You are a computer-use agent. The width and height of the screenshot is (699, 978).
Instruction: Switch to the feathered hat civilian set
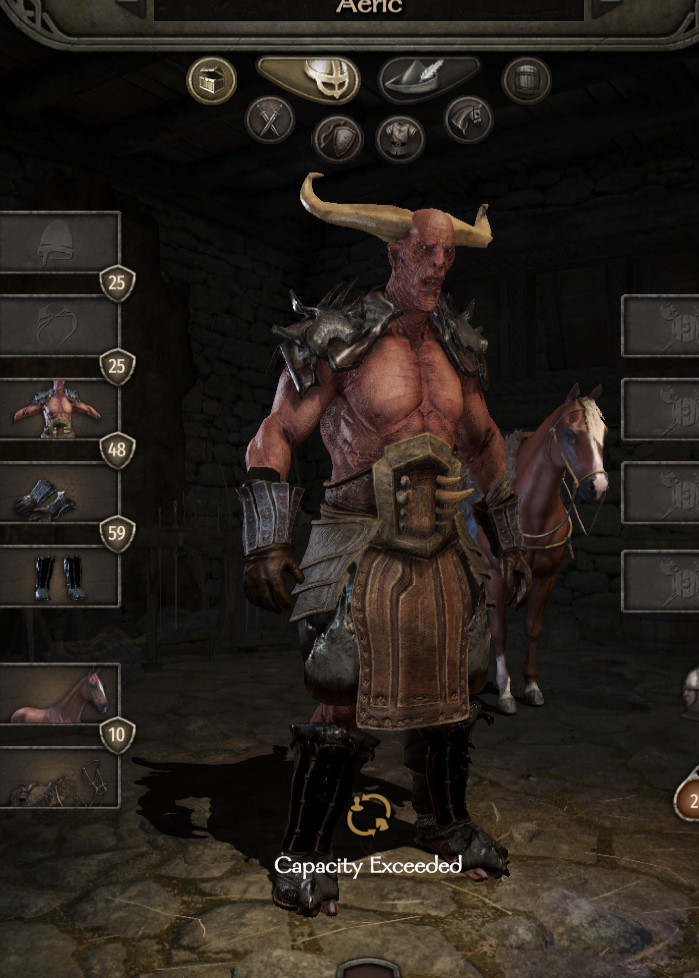(428, 79)
